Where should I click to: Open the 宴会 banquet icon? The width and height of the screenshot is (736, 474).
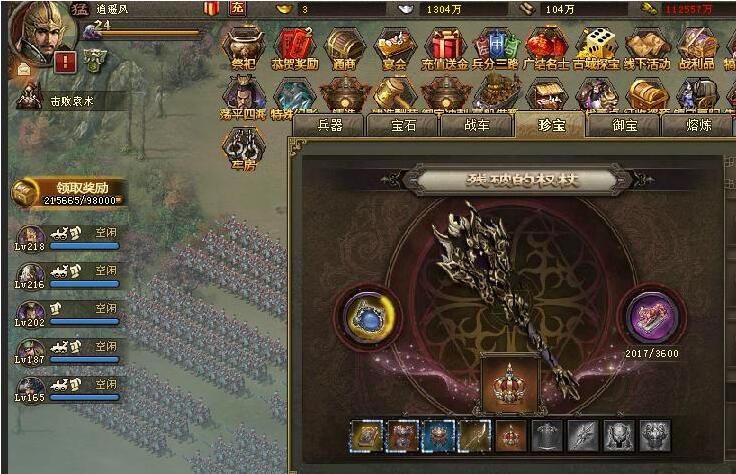coord(394,45)
